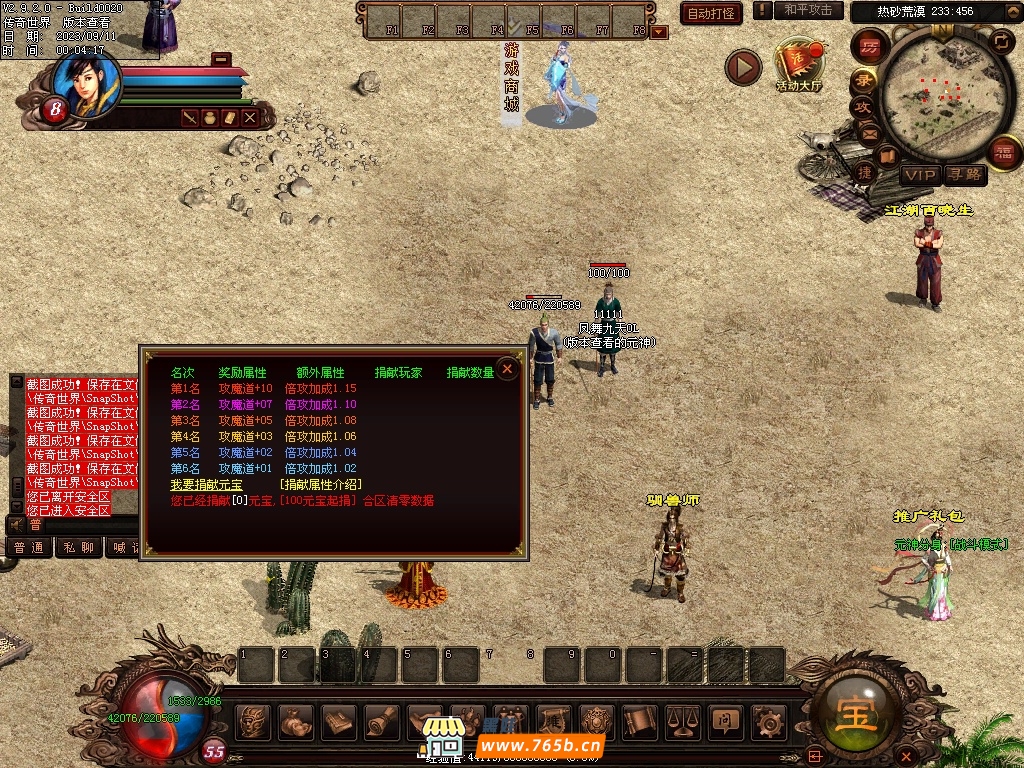Select the 私聊 private chat tab
Screen dimensions: 1024x768
tap(79, 547)
